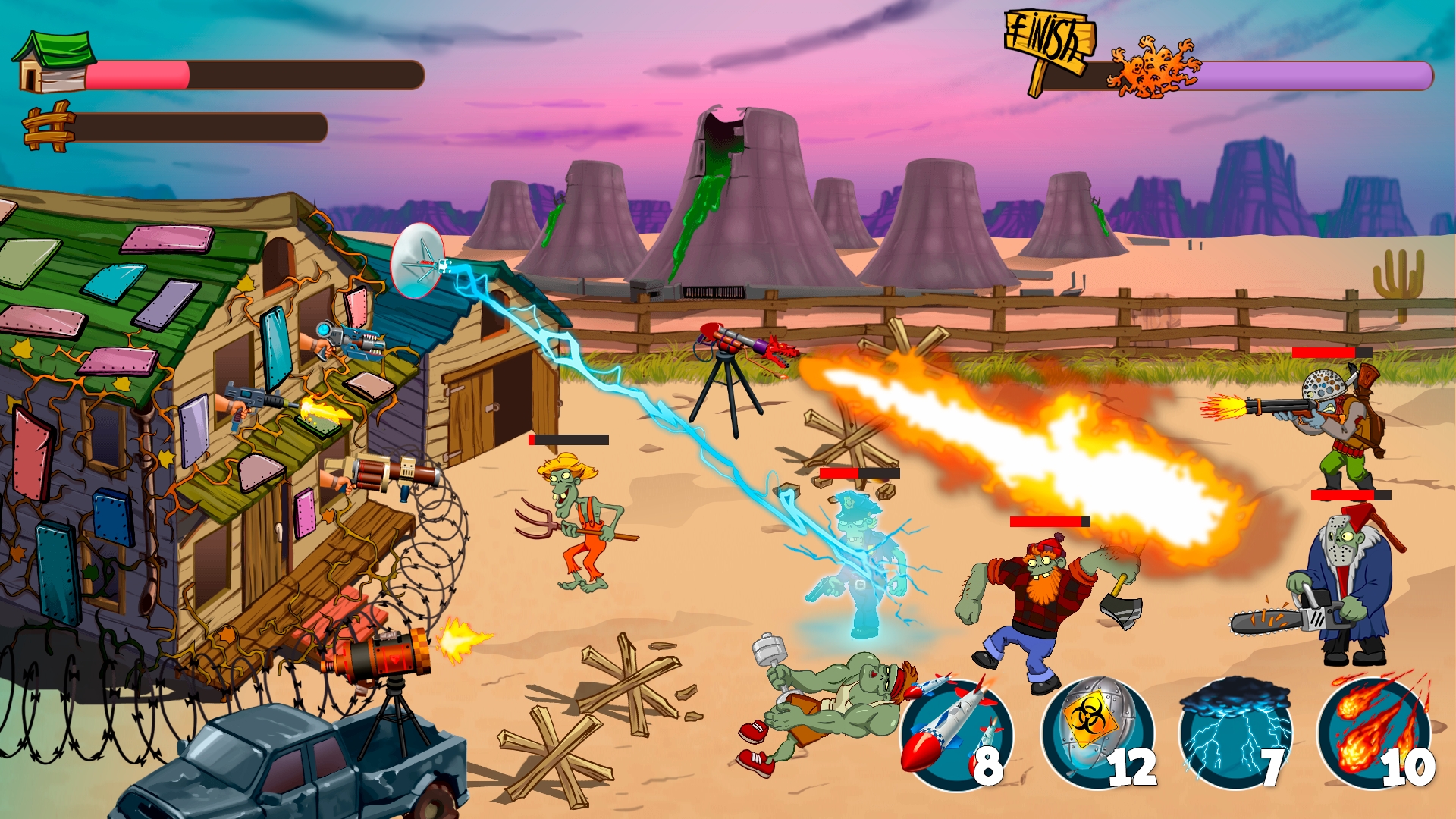Launch the rocket missile strike ability

(x=956, y=734)
